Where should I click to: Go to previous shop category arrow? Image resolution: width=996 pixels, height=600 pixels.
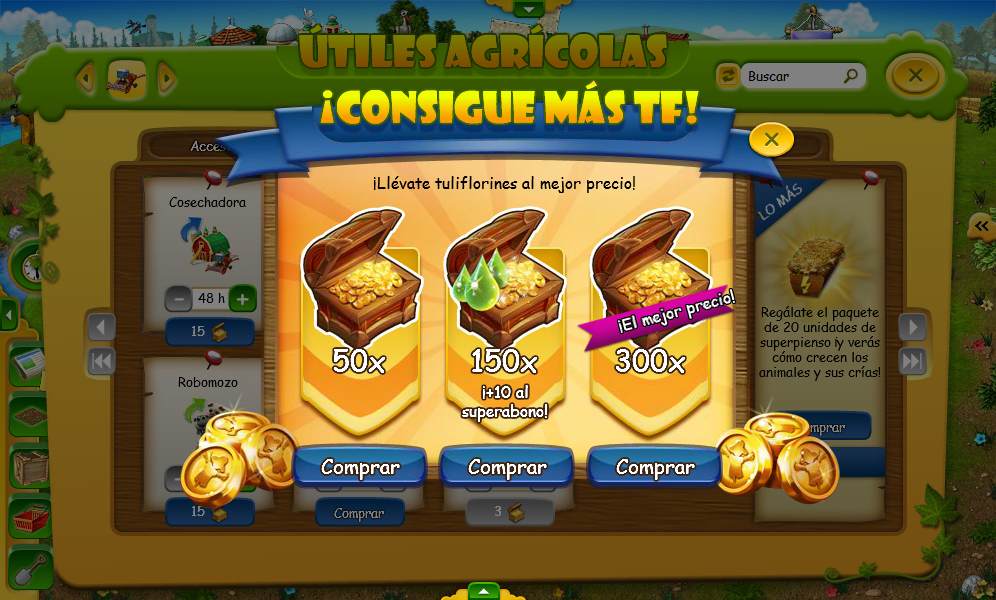point(86,77)
